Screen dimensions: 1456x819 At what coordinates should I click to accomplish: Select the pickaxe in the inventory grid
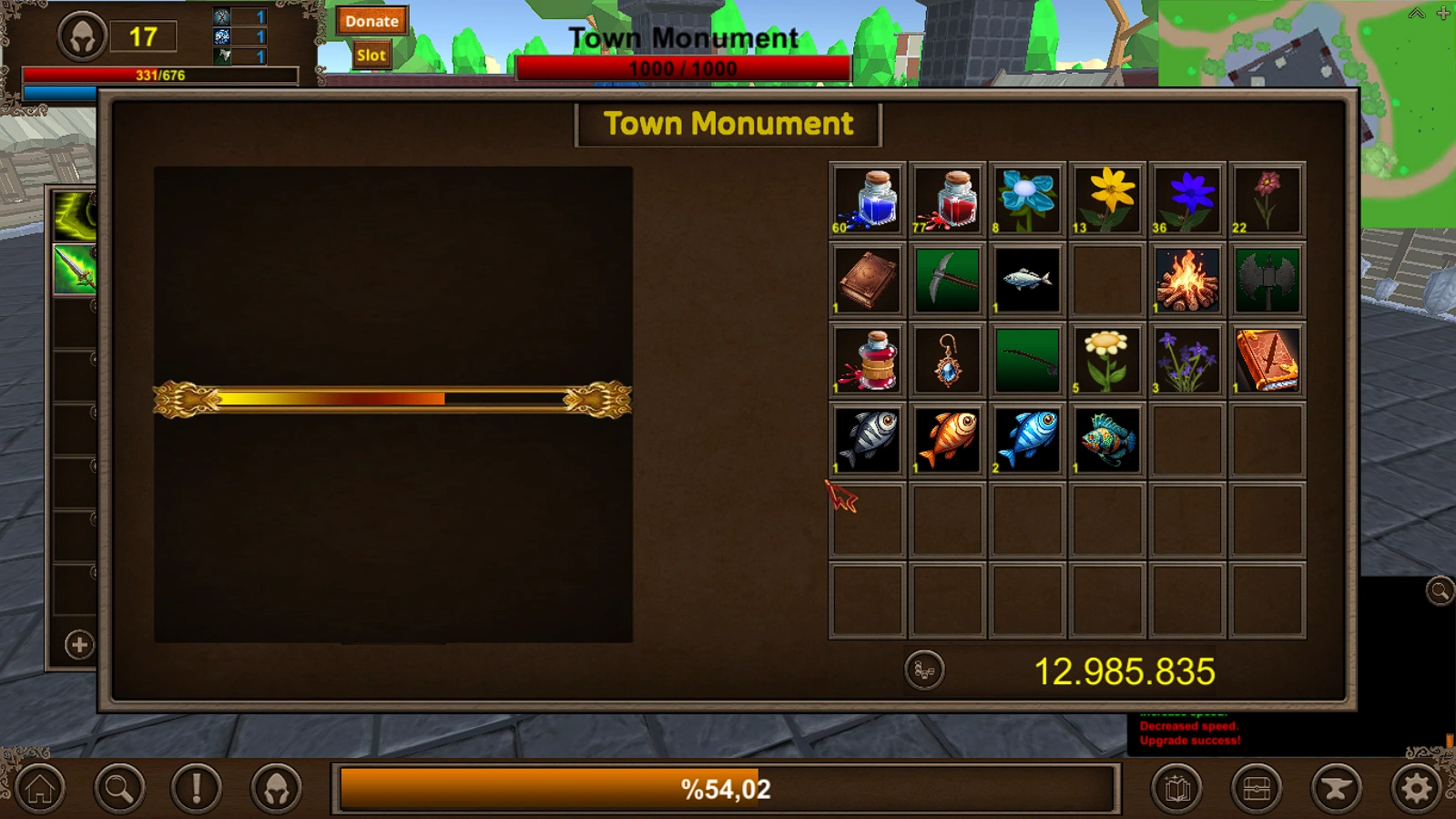946,279
